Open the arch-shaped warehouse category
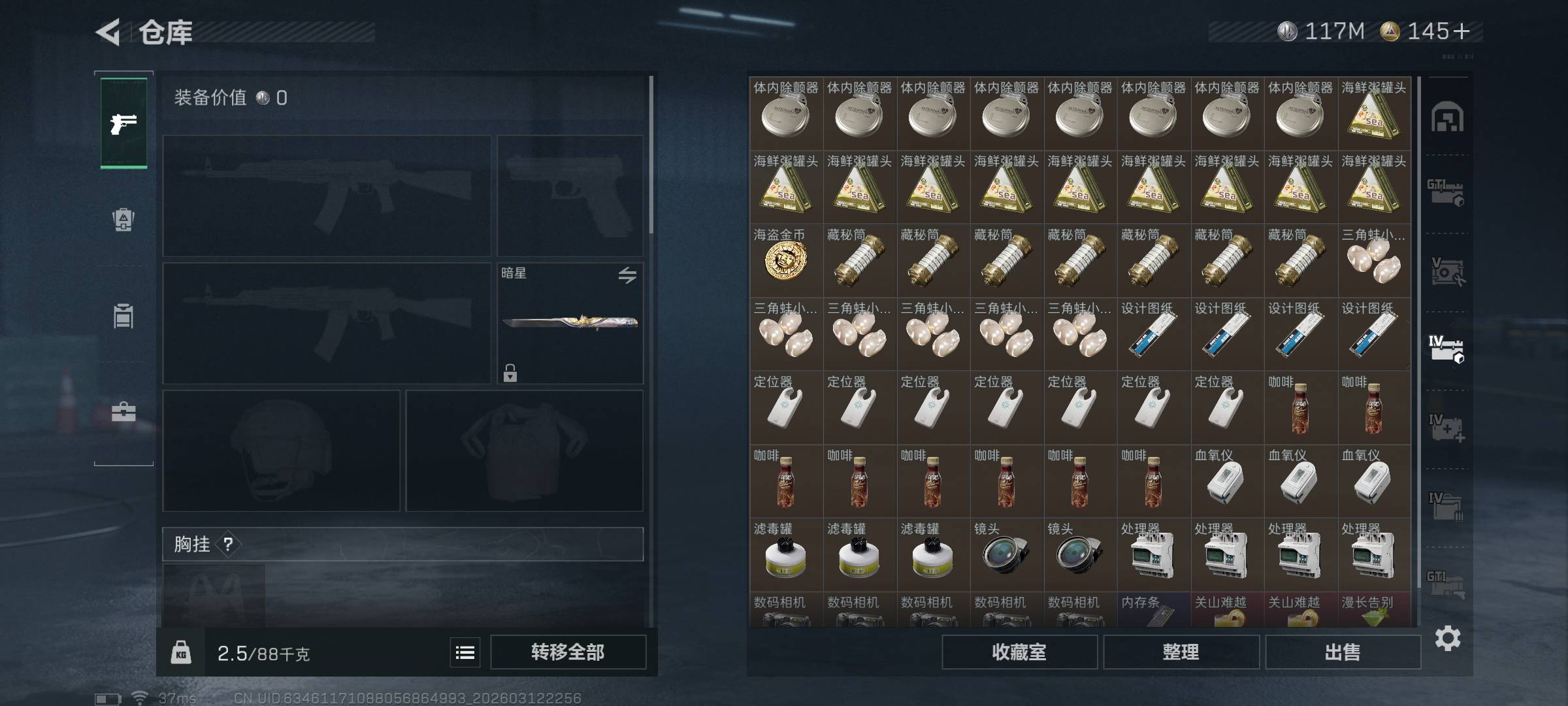Viewport: 1568px width, 706px height. pos(1447,118)
